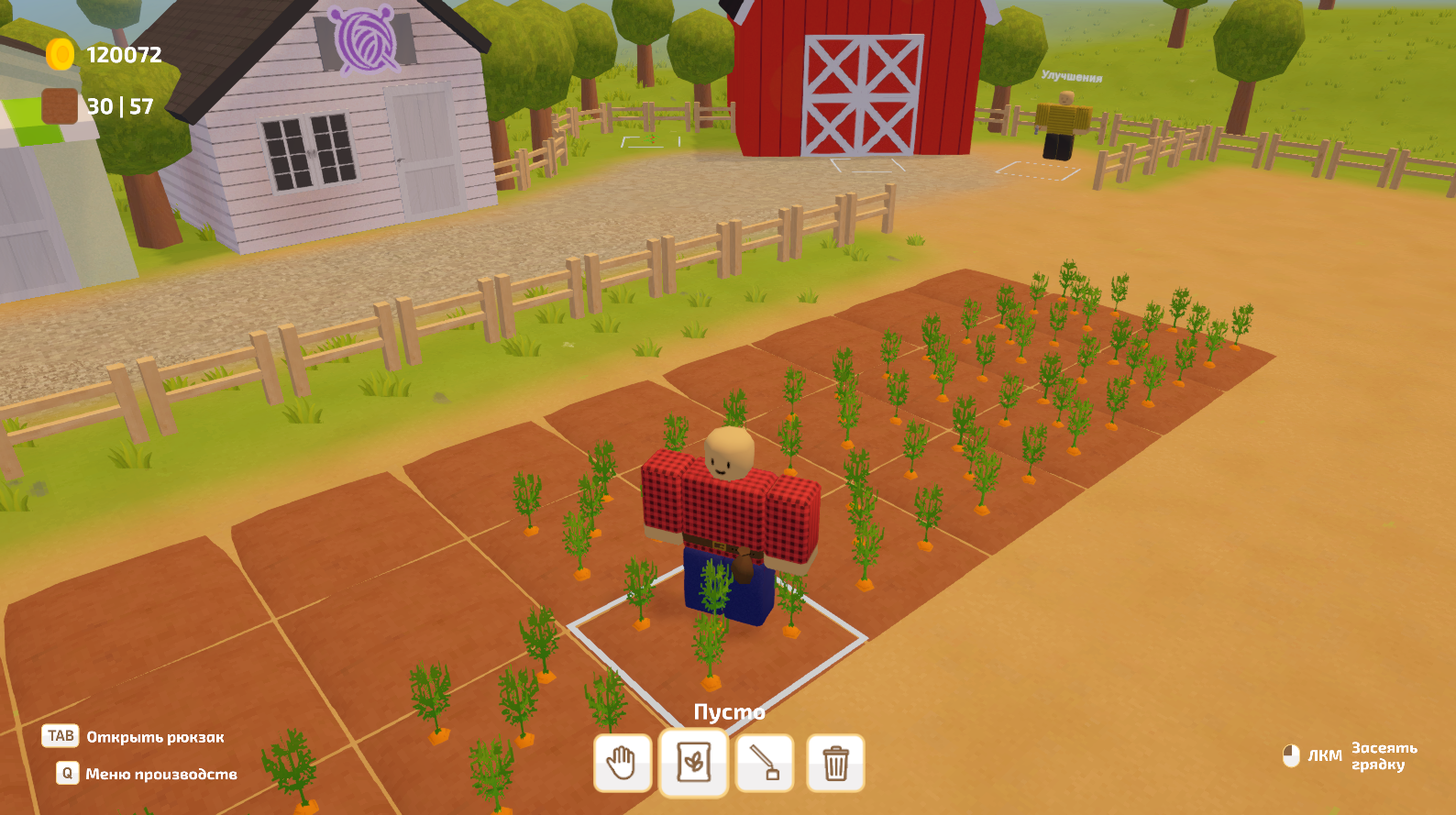The image size is (1456, 815).
Task: Open Меню производств
Action: (x=160, y=775)
